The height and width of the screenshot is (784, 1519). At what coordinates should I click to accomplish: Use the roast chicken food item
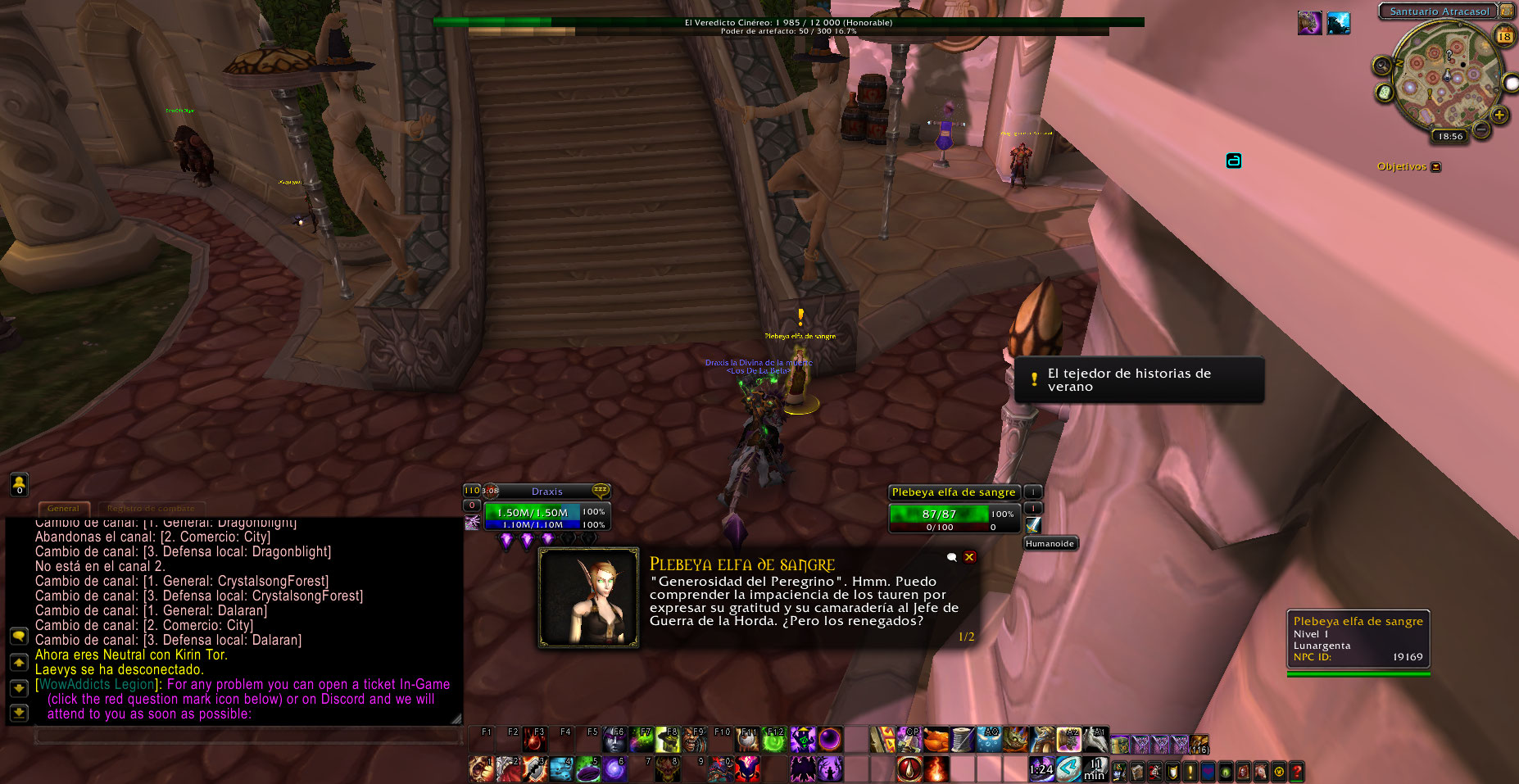point(936,740)
